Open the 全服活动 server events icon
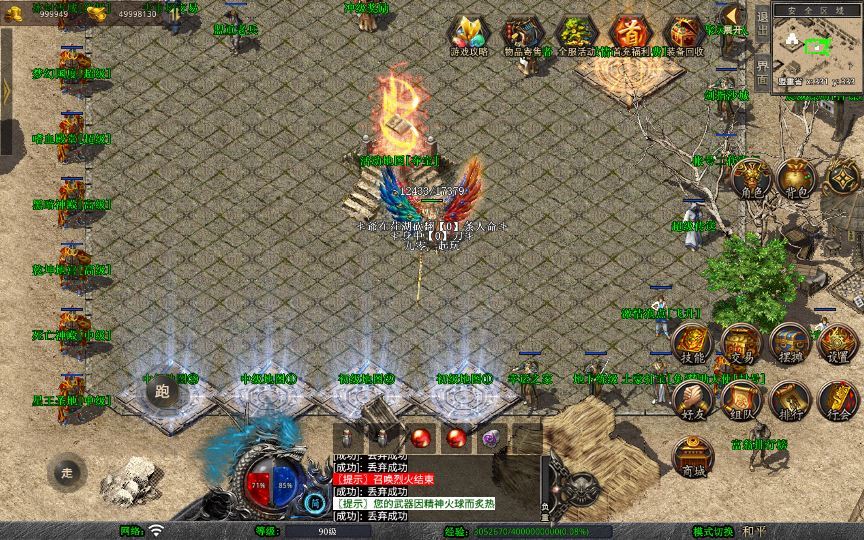 point(575,36)
